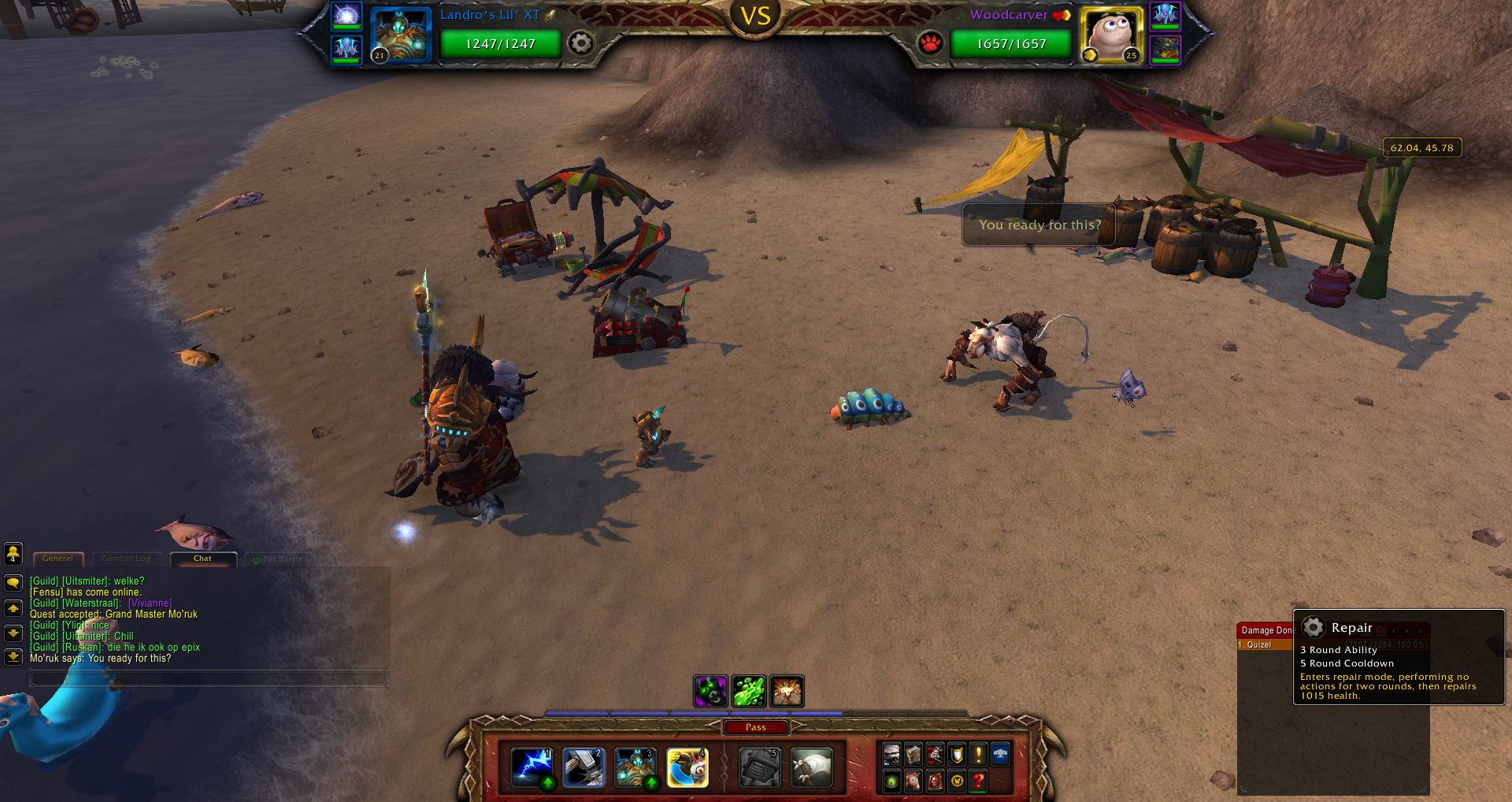Jump chat to the newest message
1512x802 pixels.
[x=13, y=656]
